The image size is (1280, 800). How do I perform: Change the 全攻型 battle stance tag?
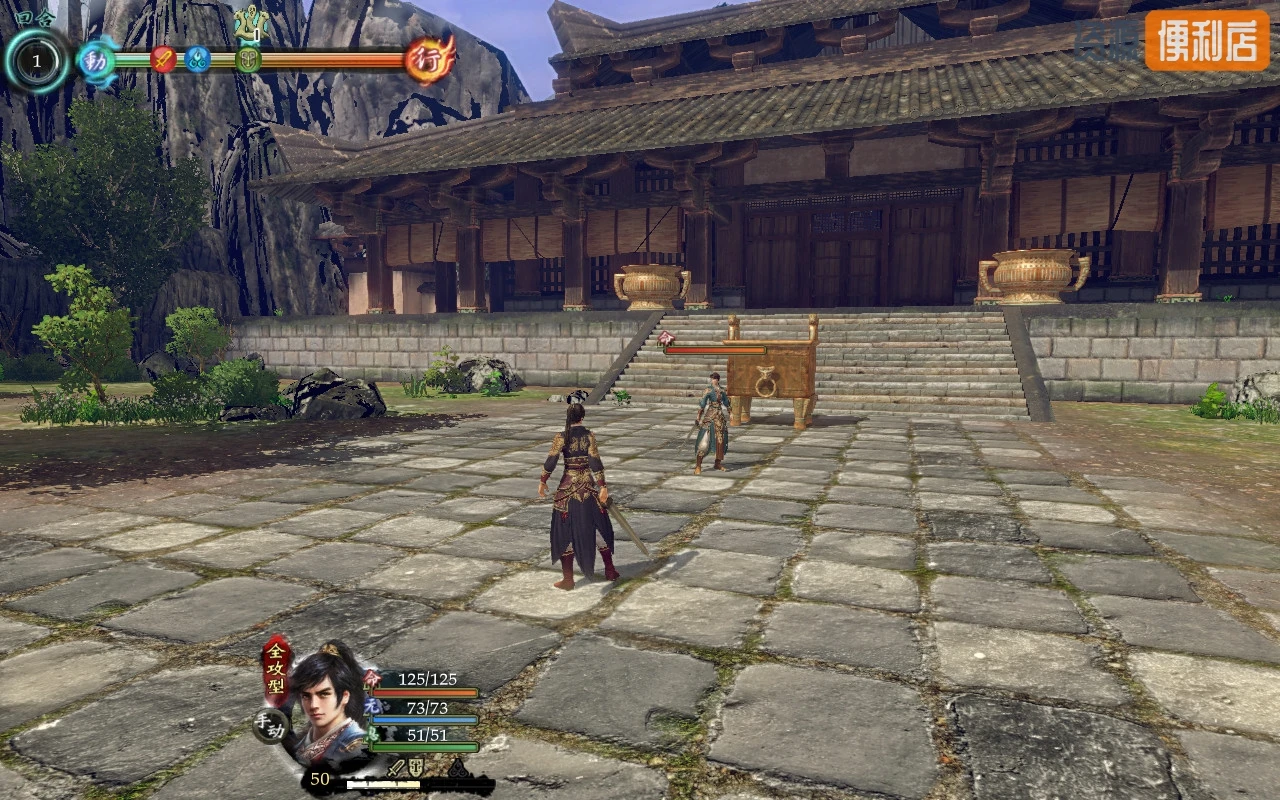[x=276, y=667]
